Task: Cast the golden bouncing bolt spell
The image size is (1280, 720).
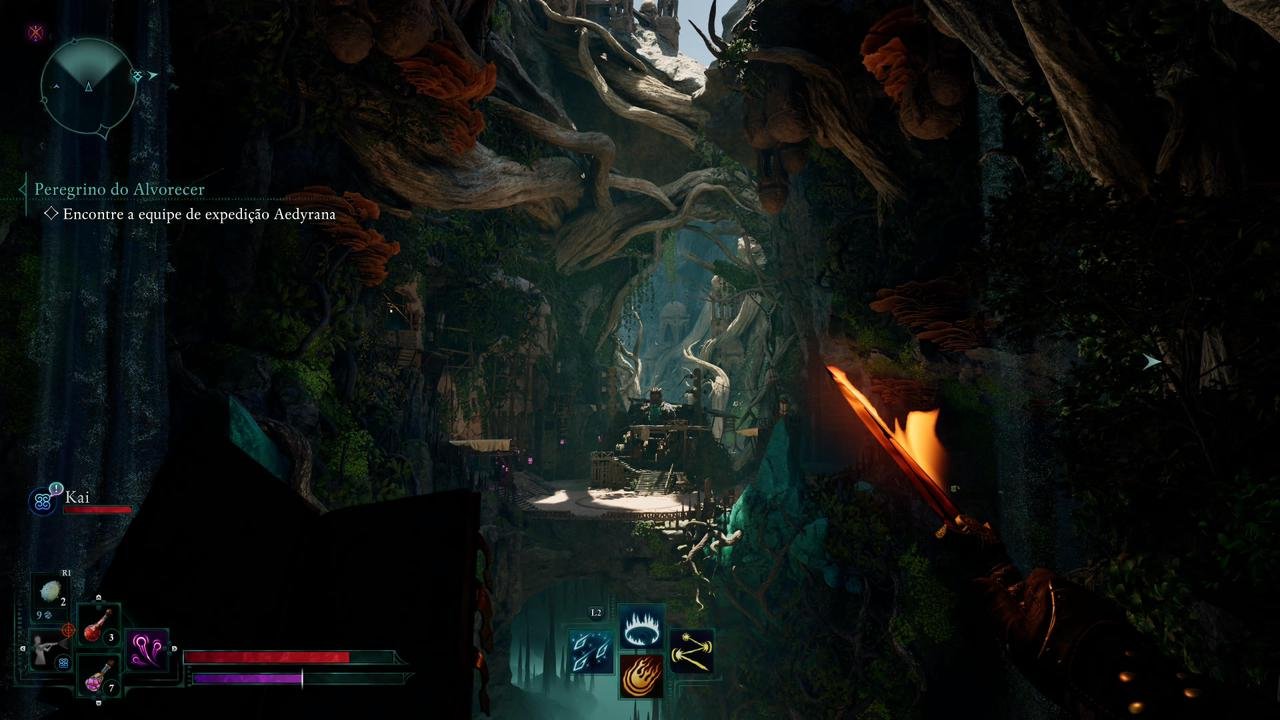Action: point(691,651)
